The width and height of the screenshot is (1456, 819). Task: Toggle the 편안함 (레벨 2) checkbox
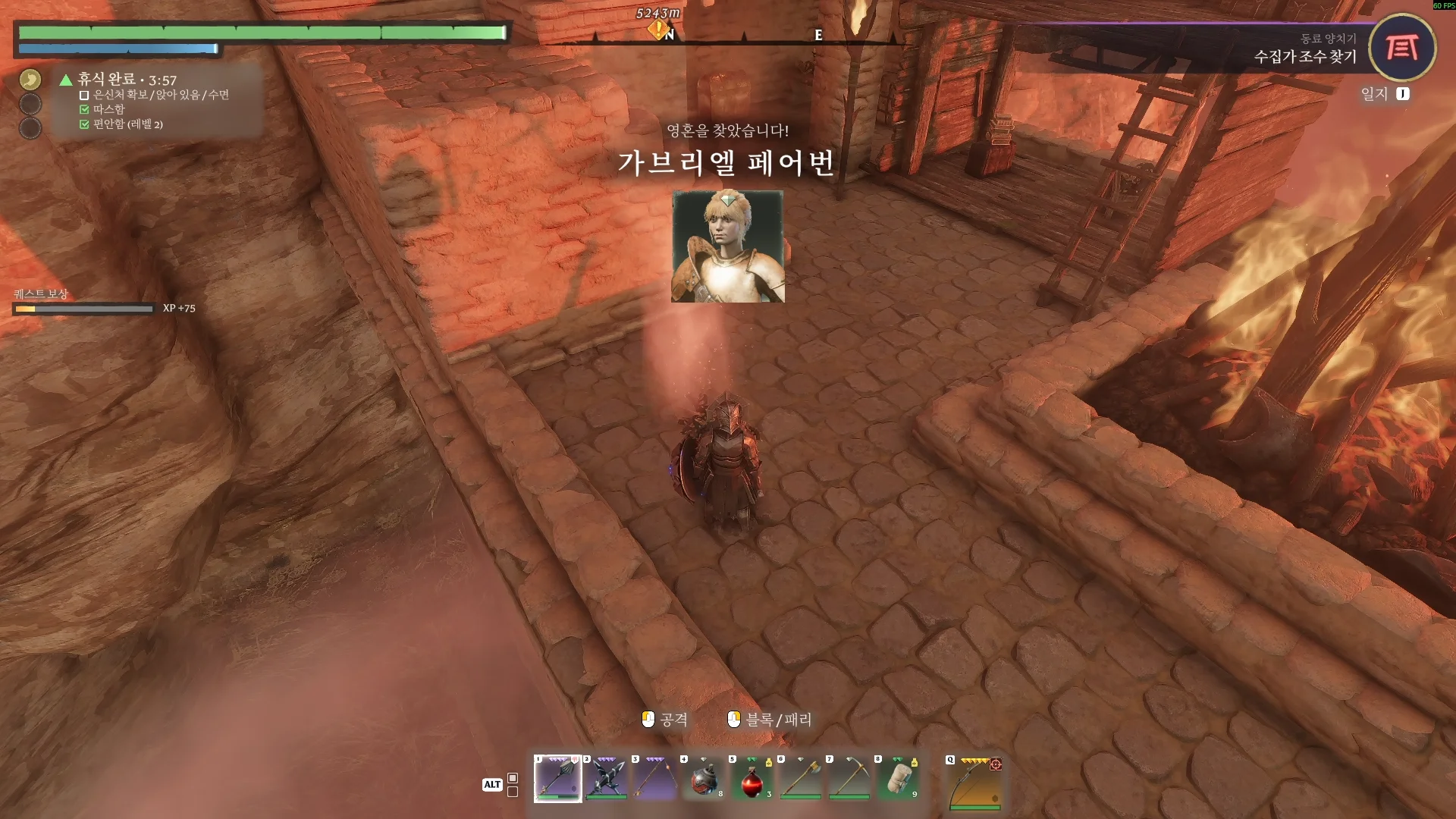84,126
